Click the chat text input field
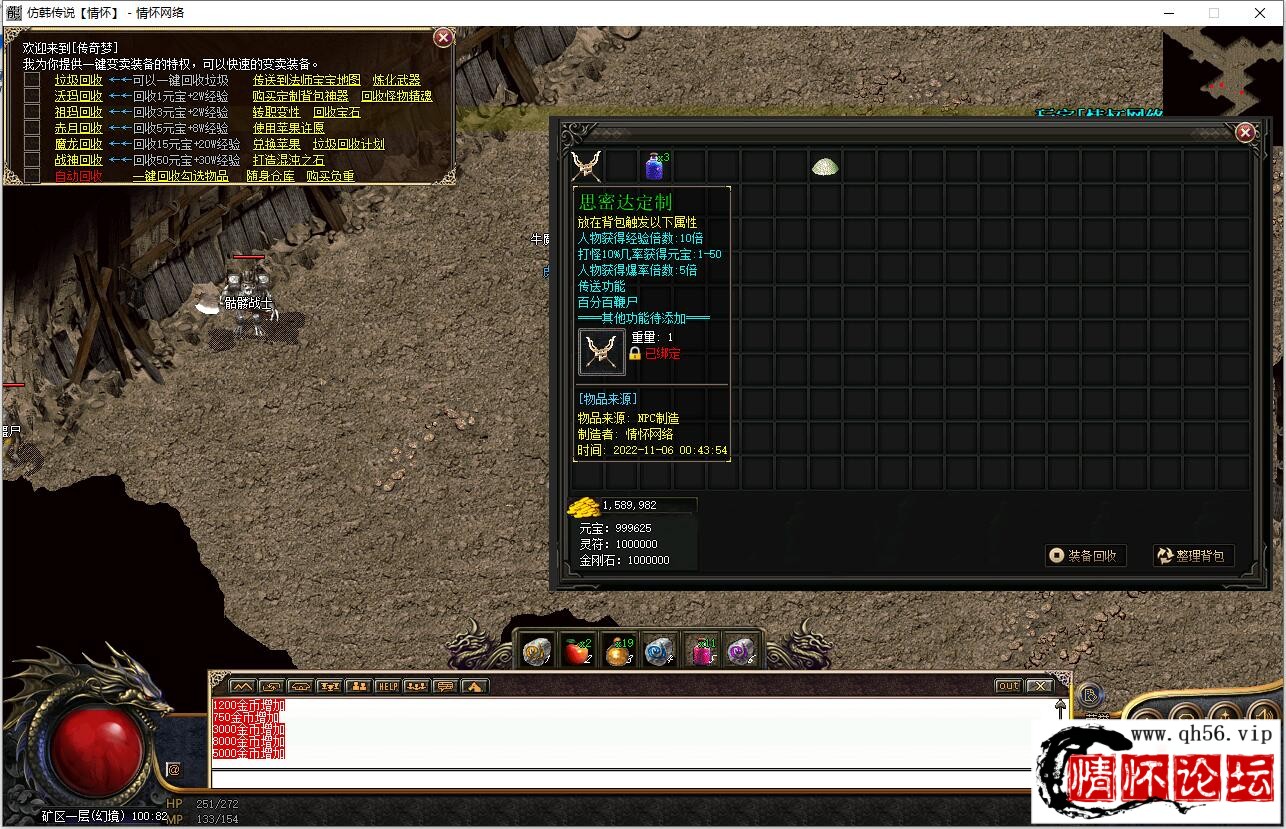Viewport: 1286px width, 829px height. (x=620, y=778)
